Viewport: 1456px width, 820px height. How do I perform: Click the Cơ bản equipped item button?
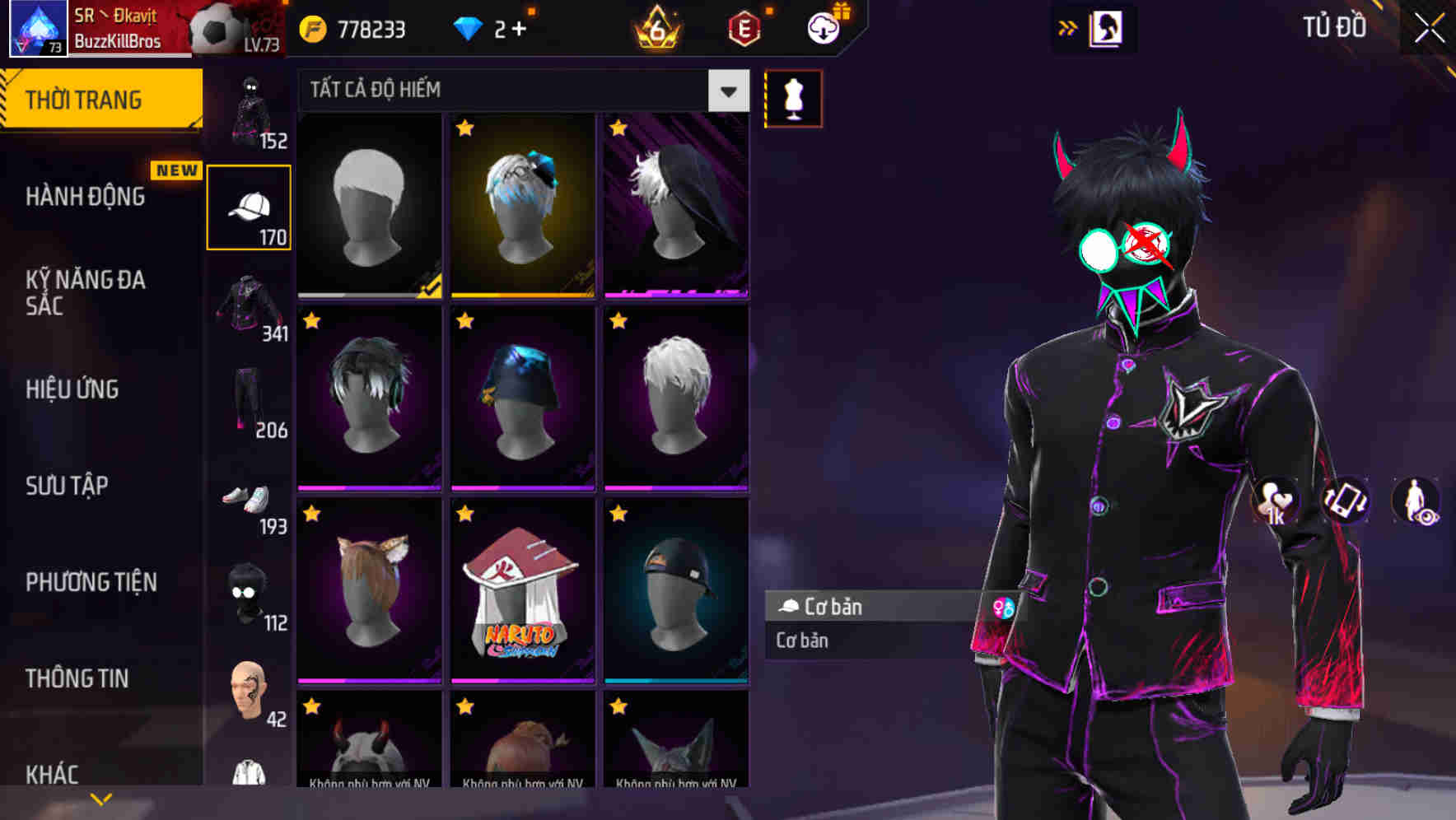(833, 607)
